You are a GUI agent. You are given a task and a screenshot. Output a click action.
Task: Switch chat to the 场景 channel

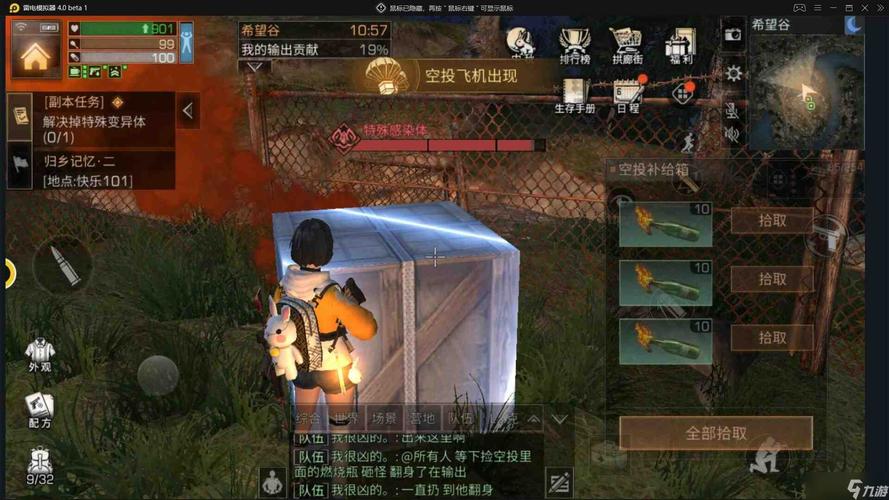pyautogui.click(x=384, y=419)
